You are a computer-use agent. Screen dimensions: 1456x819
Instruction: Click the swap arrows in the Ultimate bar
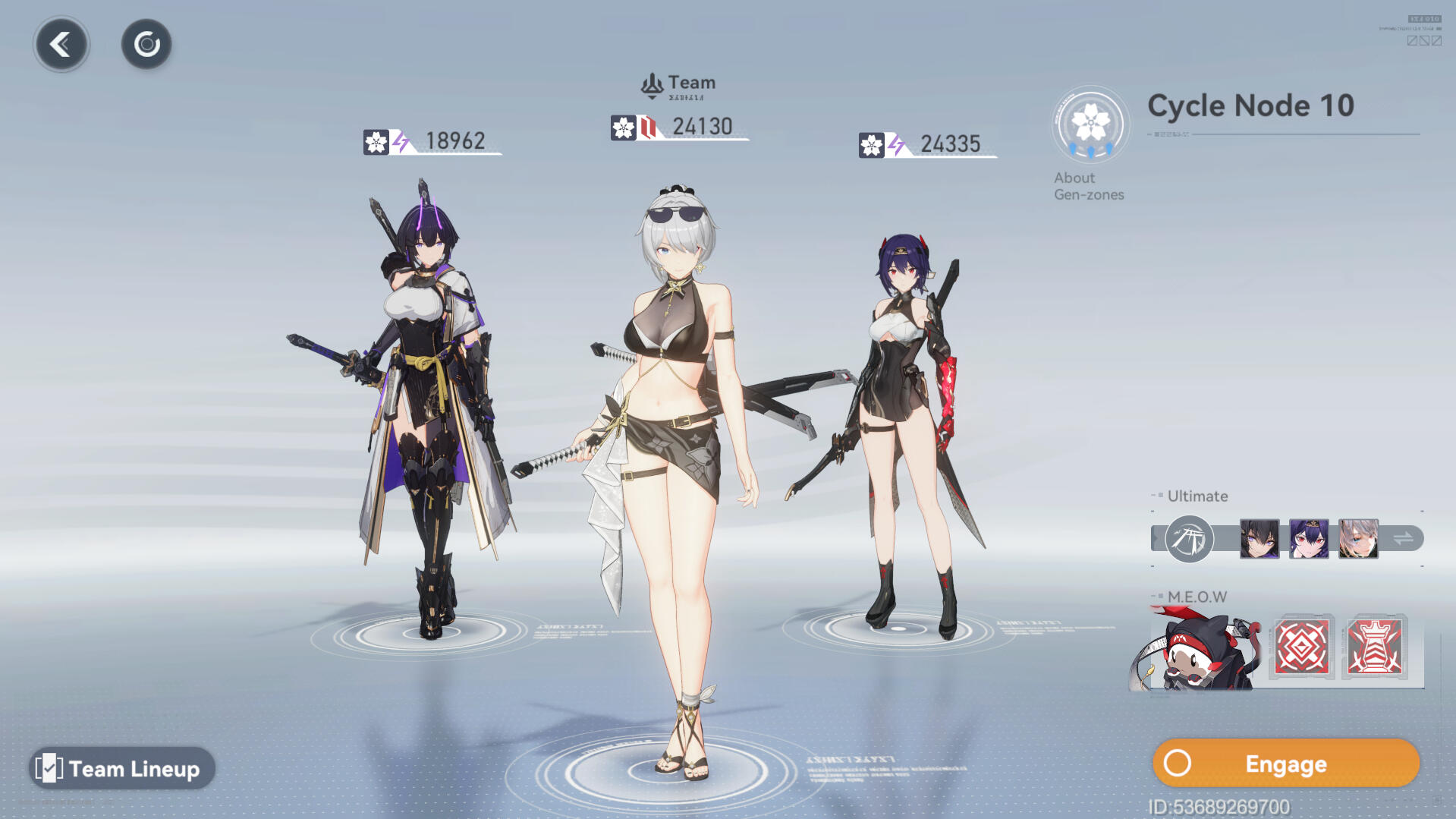tap(1403, 539)
